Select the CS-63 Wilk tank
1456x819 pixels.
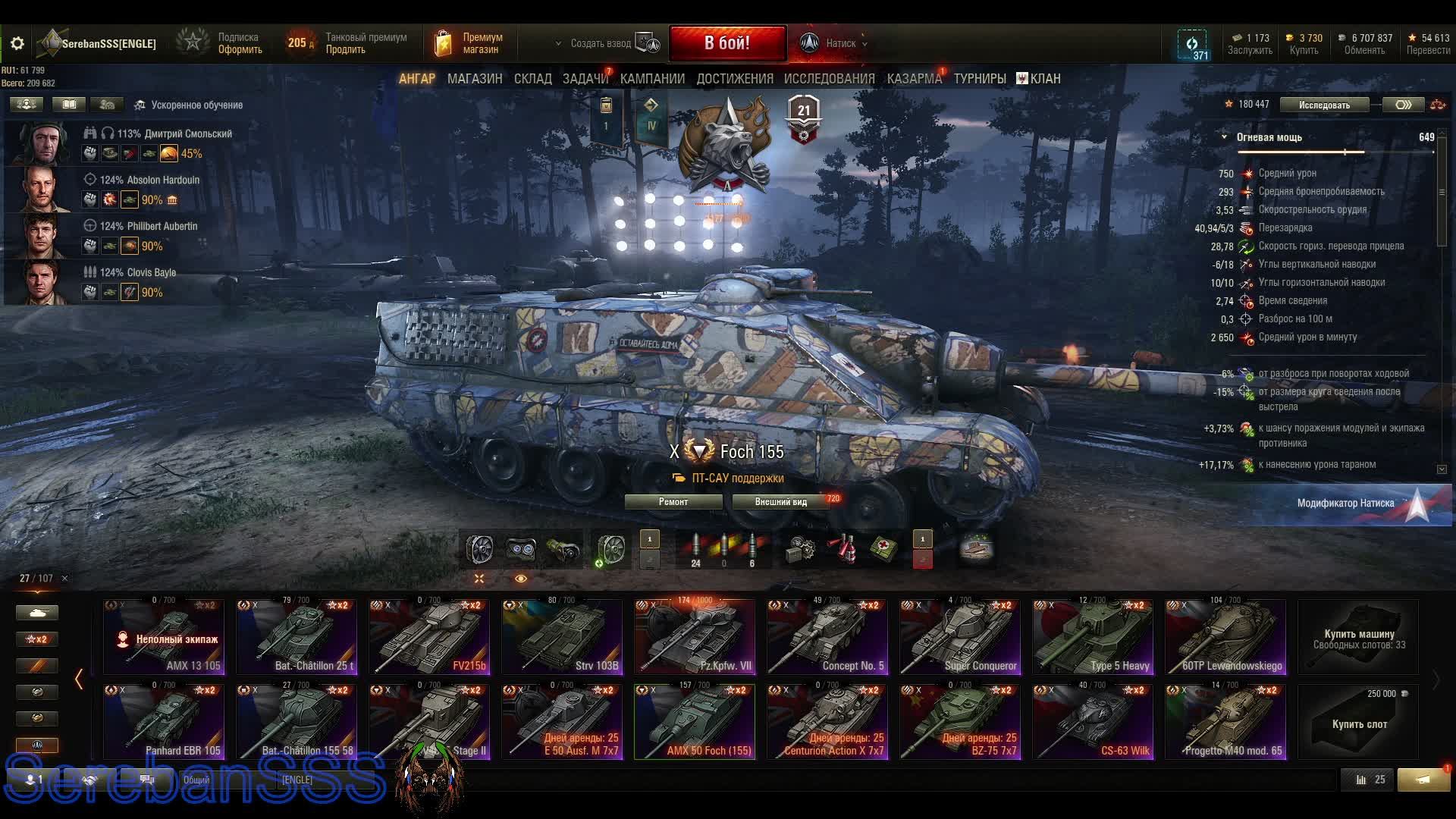click(x=1093, y=722)
